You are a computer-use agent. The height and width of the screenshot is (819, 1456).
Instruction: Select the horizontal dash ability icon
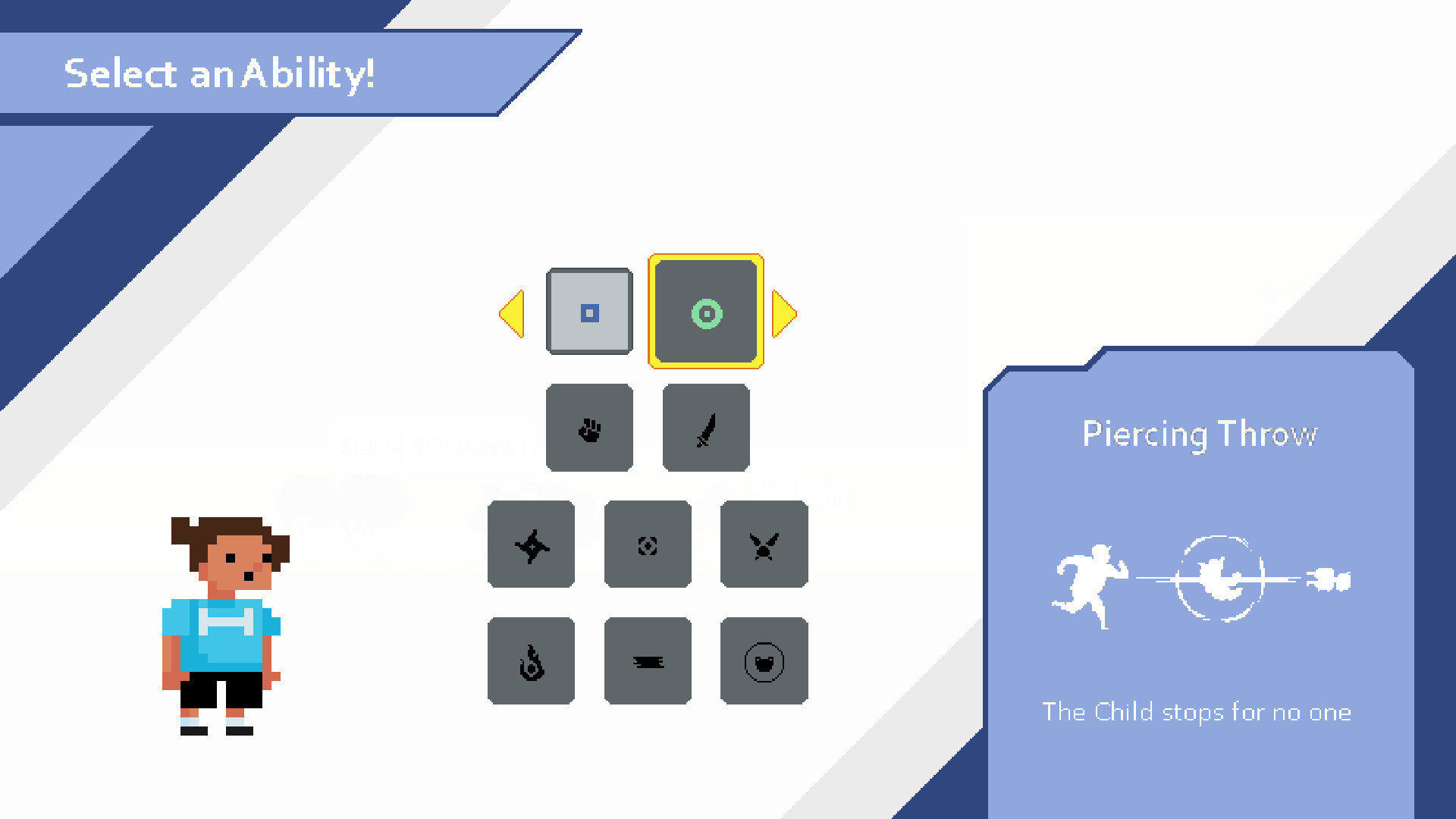click(648, 660)
